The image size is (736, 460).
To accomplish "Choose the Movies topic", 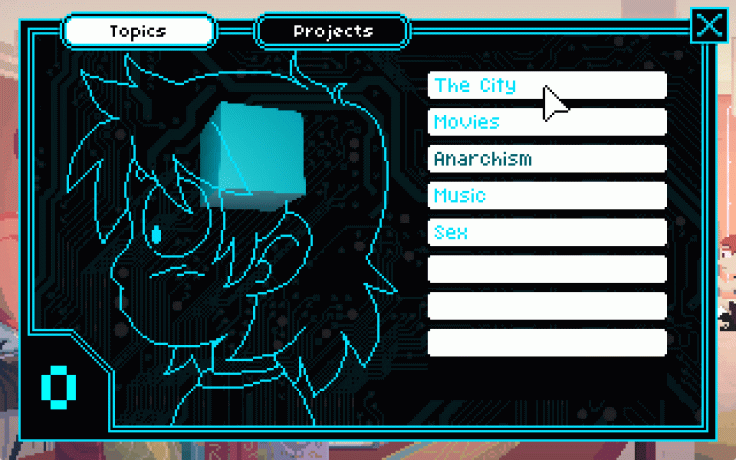I will 547,122.
